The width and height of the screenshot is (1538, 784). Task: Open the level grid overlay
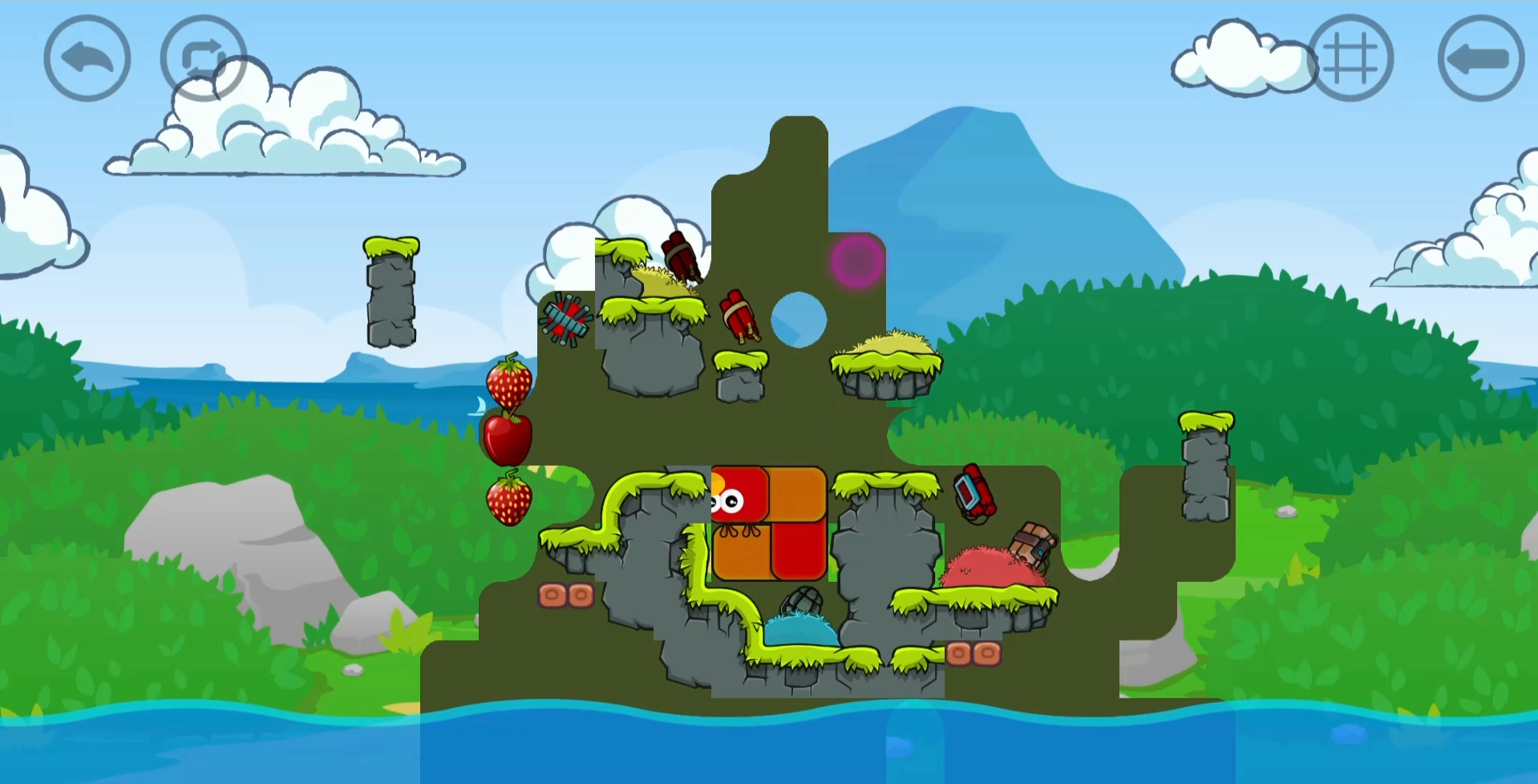click(x=1353, y=57)
